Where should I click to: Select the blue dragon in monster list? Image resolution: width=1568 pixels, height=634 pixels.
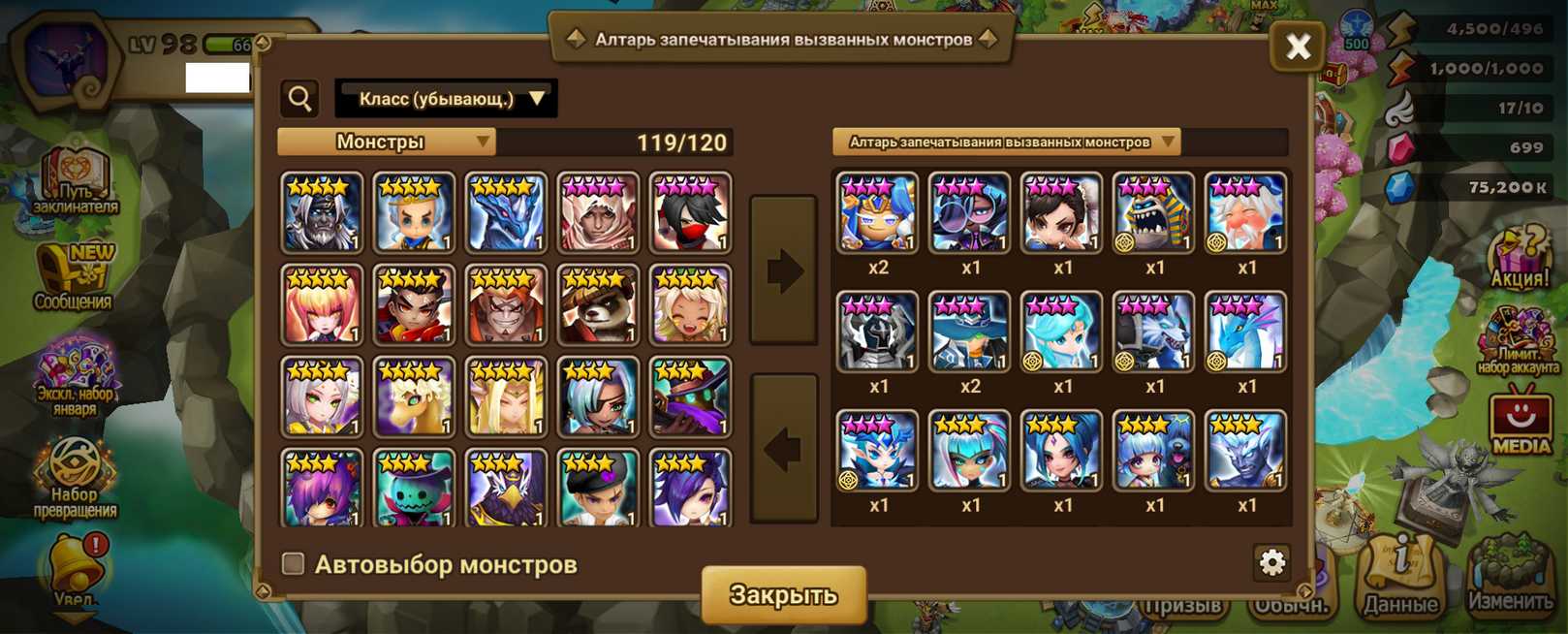pos(506,213)
